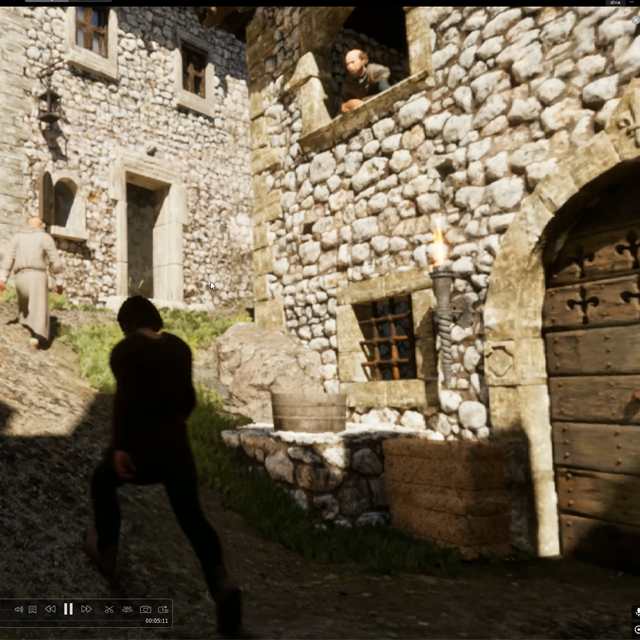The width and height of the screenshot is (640, 640).
Task: Pause the video playback
Action: tap(68, 609)
